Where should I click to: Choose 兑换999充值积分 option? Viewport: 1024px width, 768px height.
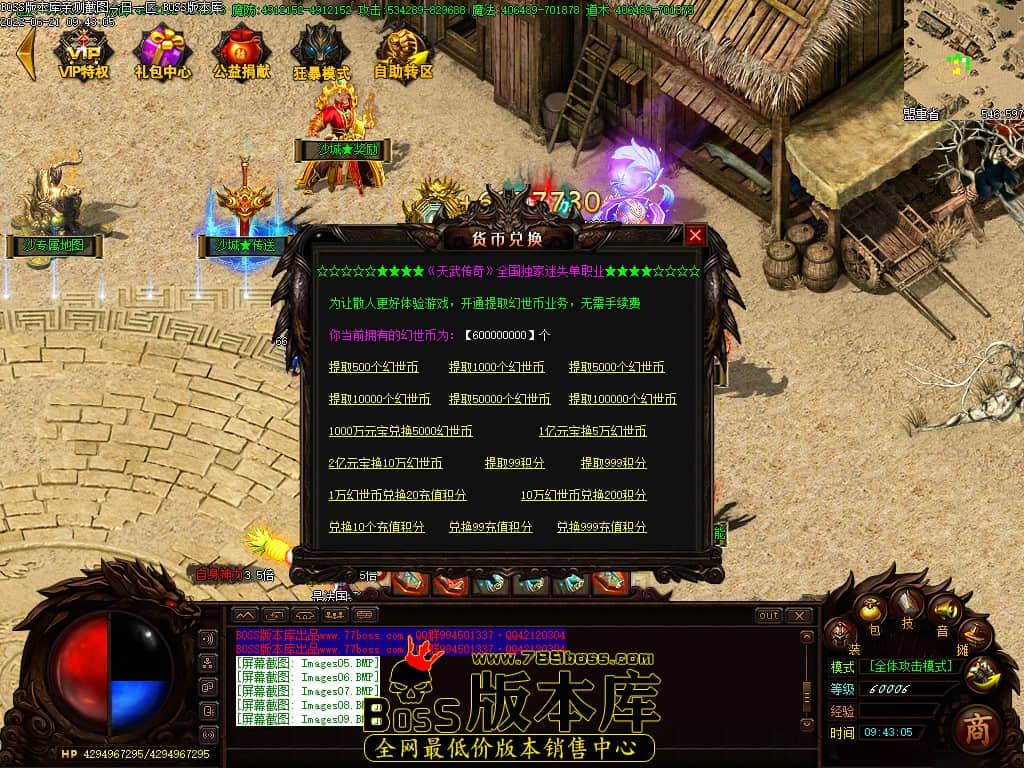[x=601, y=527]
